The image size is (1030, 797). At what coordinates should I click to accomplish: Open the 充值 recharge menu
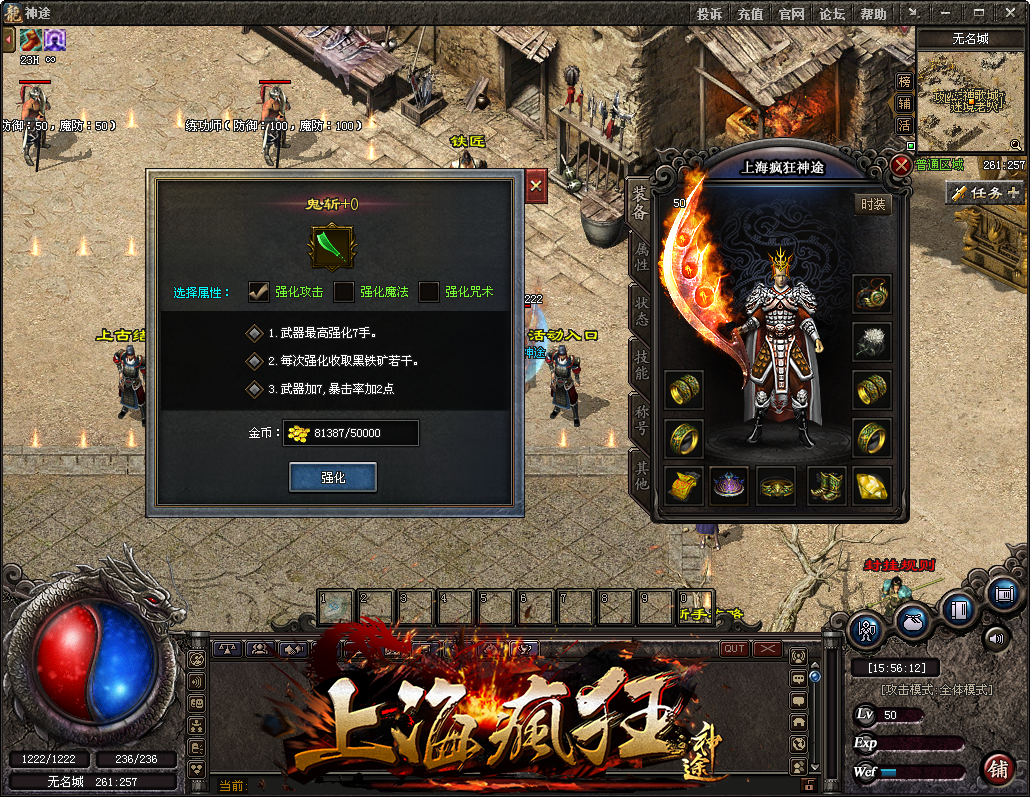click(750, 14)
